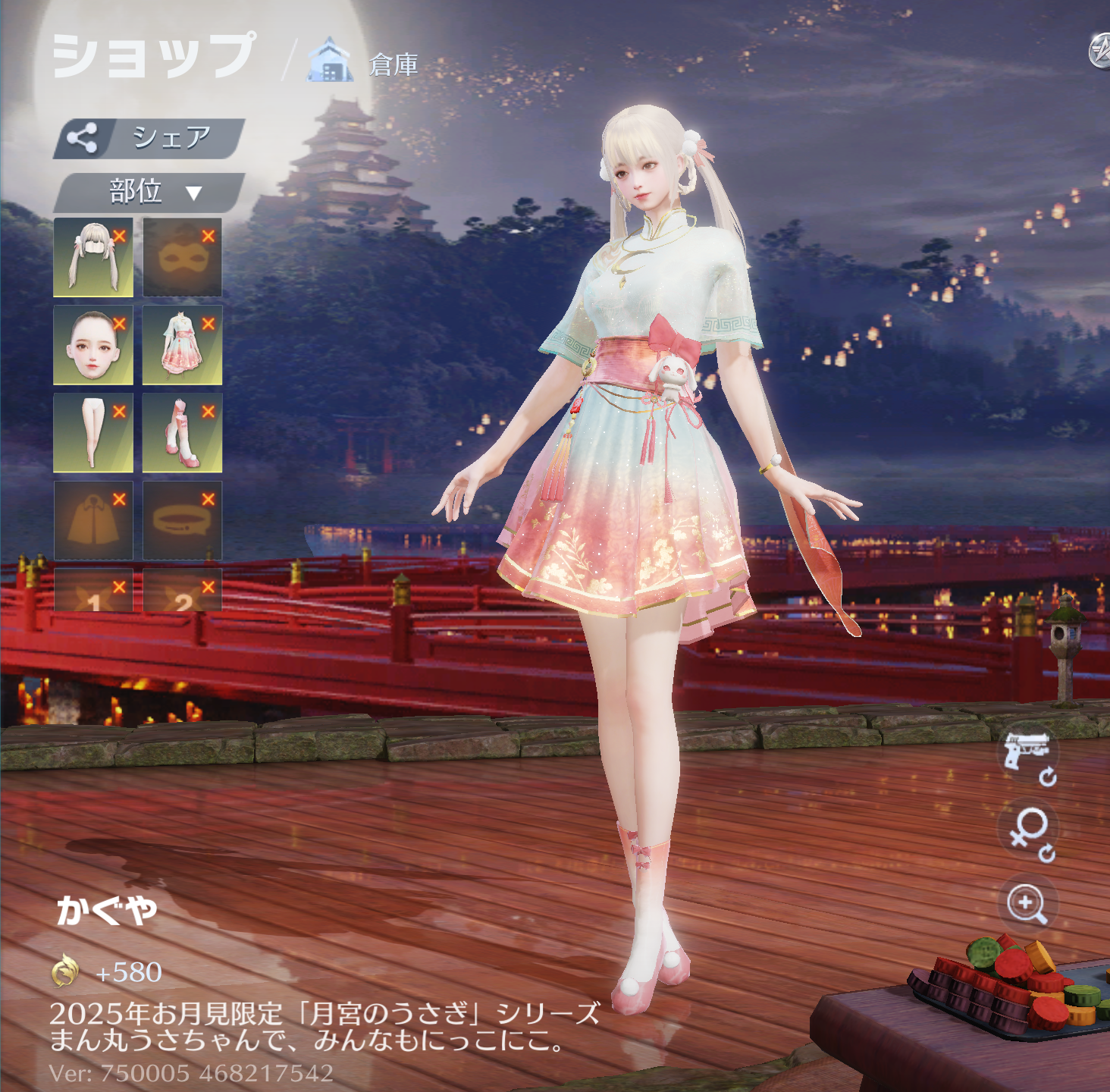Zoom in with the magnifier icon
1110x1092 pixels.
[1027, 904]
